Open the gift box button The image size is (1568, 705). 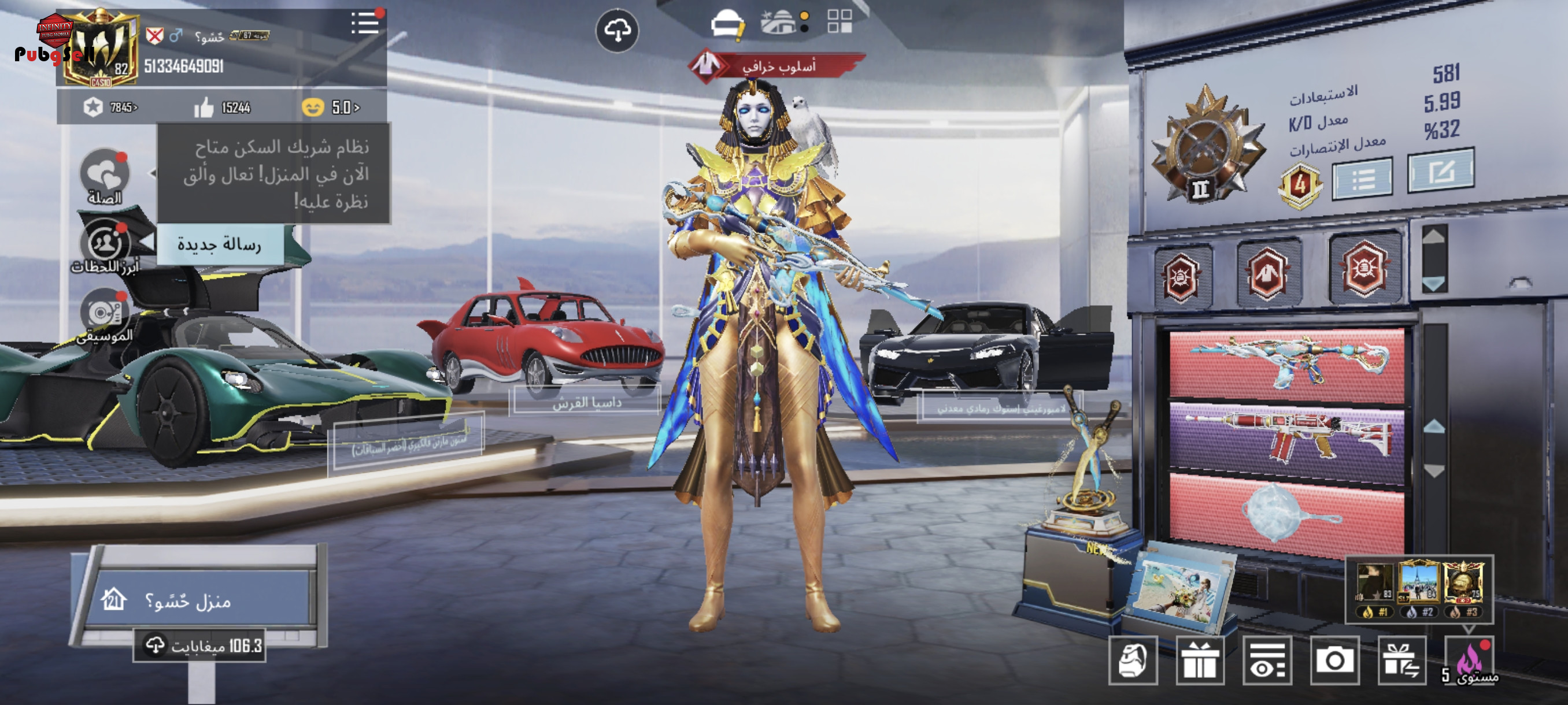1200,661
